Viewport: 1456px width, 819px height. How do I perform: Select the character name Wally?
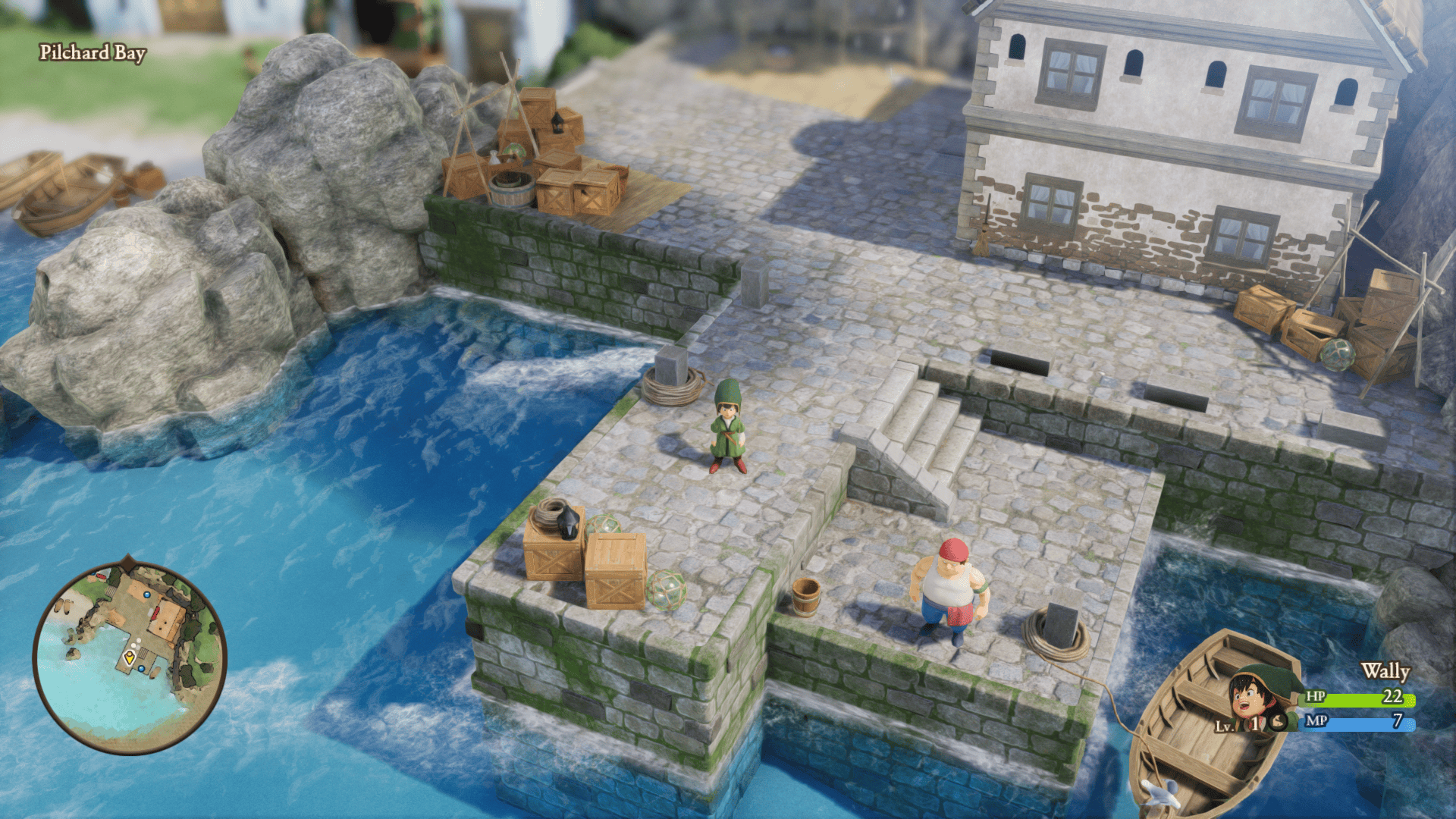[1385, 671]
